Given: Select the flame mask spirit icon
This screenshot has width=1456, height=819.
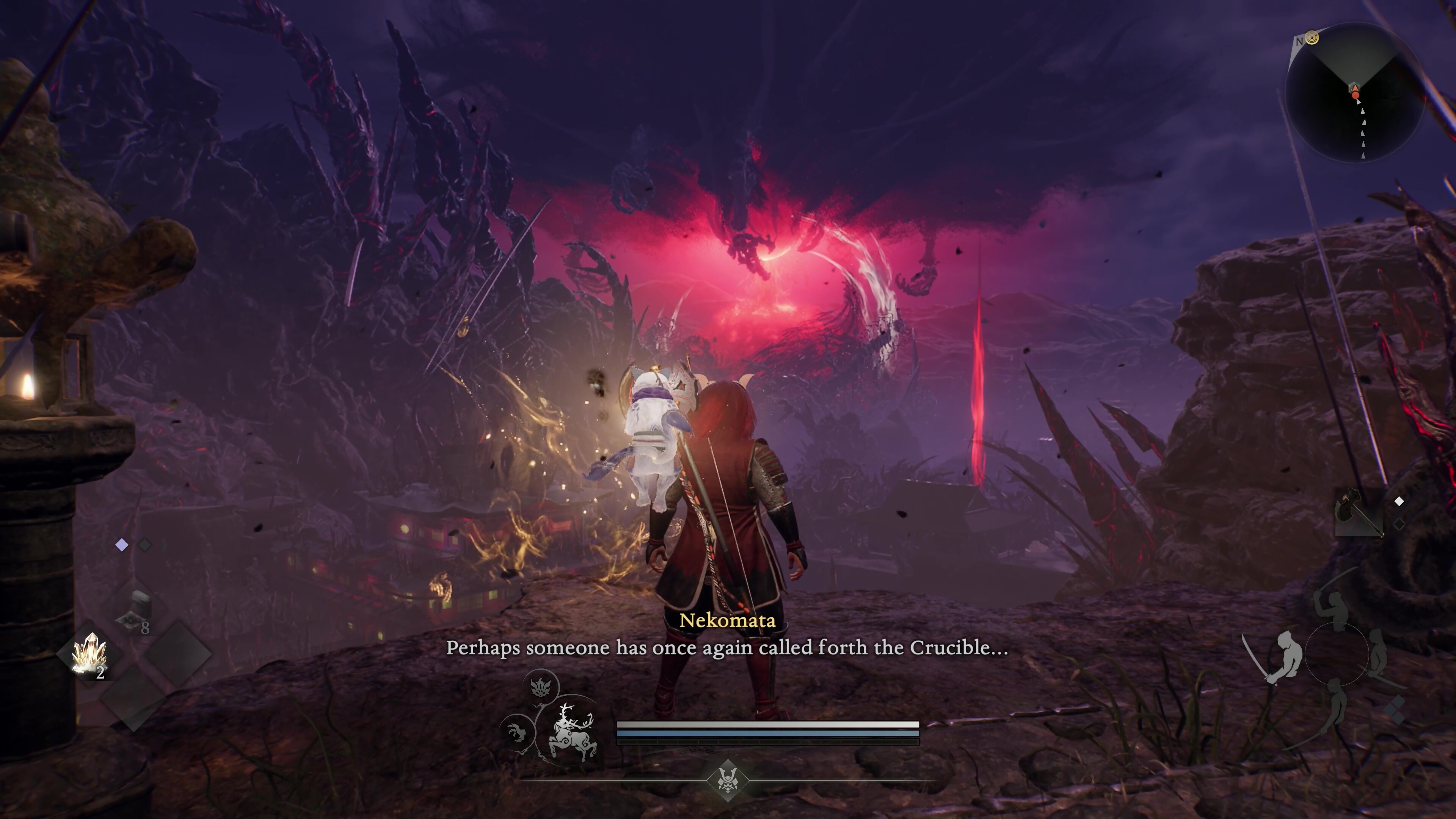Looking at the screenshot, I should (x=541, y=686).
